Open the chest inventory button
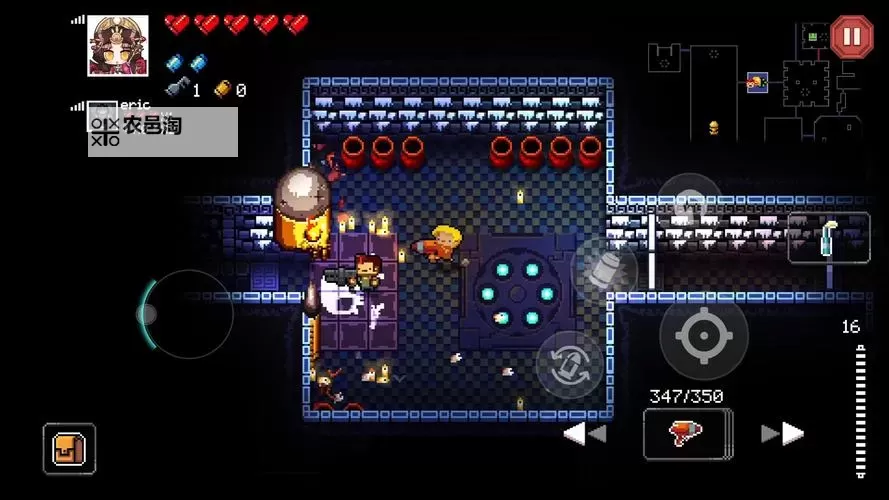Image resolution: width=889 pixels, height=500 pixels. tap(69, 448)
